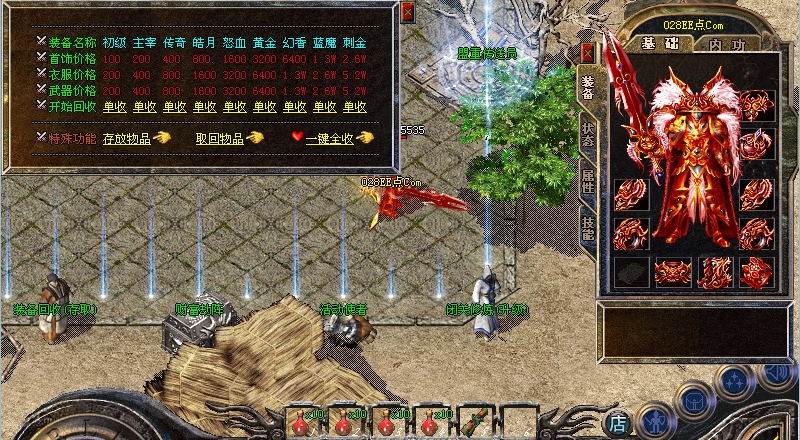Activate 一键全收 recycle-all option

click(330, 138)
